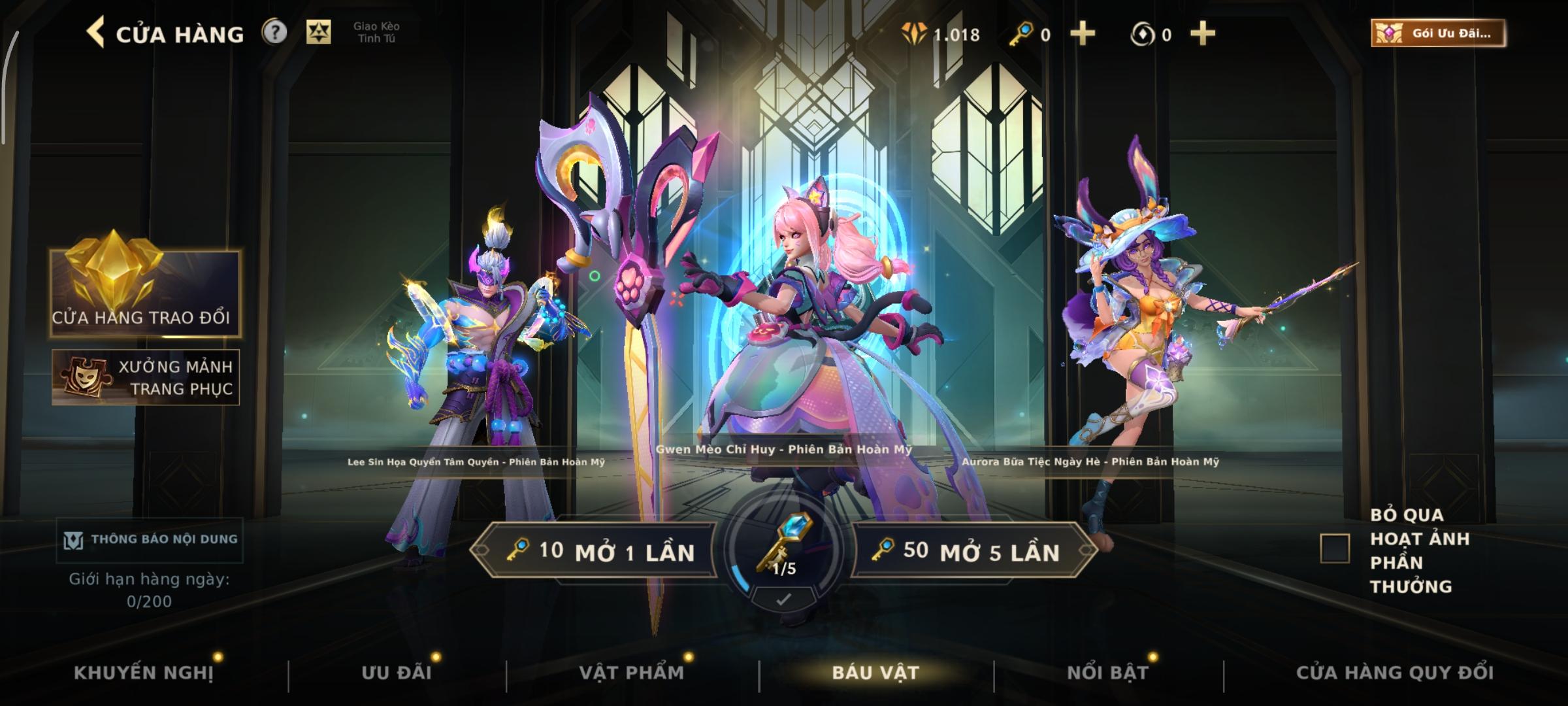
Task: Open Xưởng Mảnh Trang Phục workshop
Action: coord(146,377)
